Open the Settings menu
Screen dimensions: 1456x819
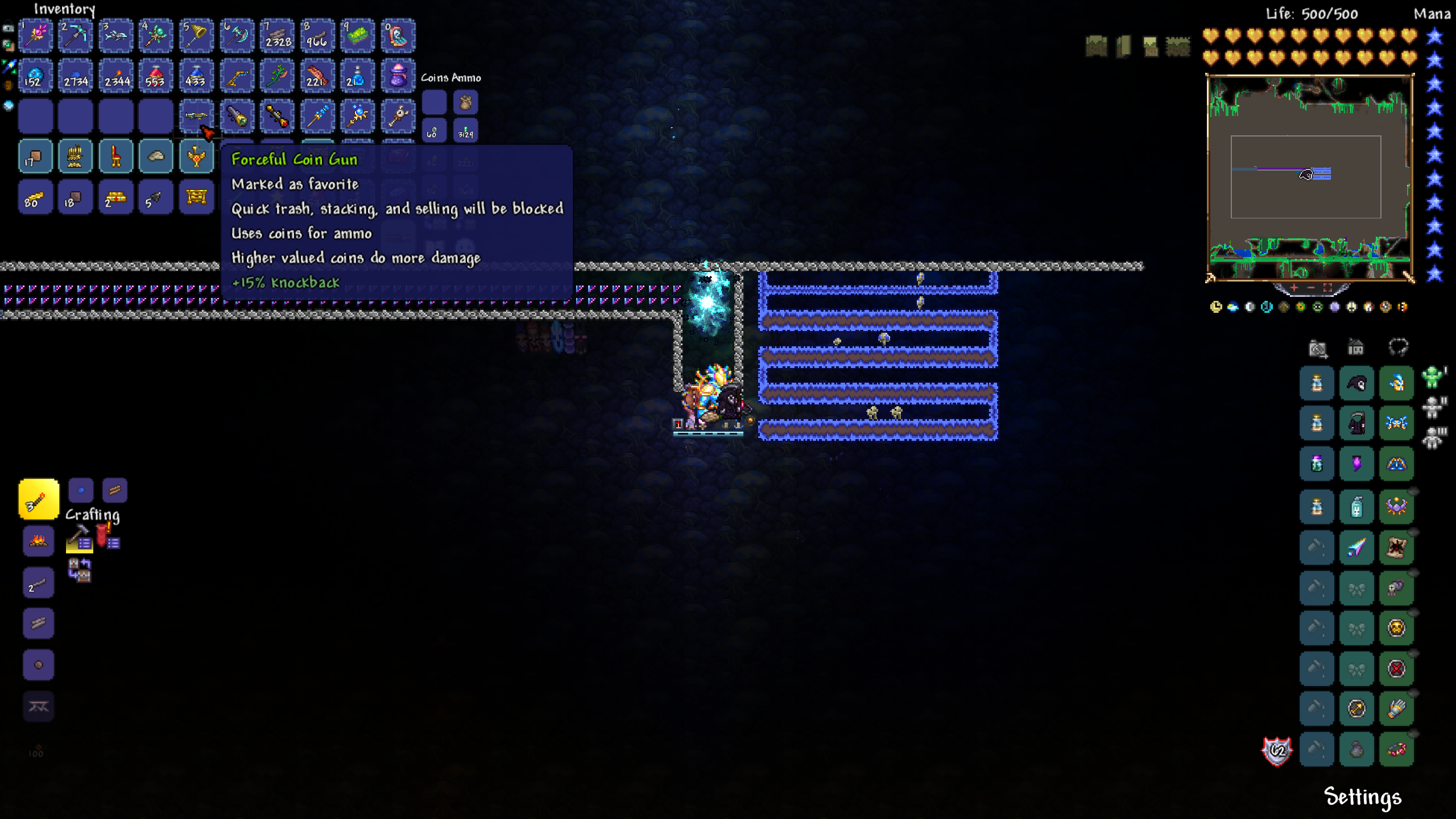(1362, 797)
